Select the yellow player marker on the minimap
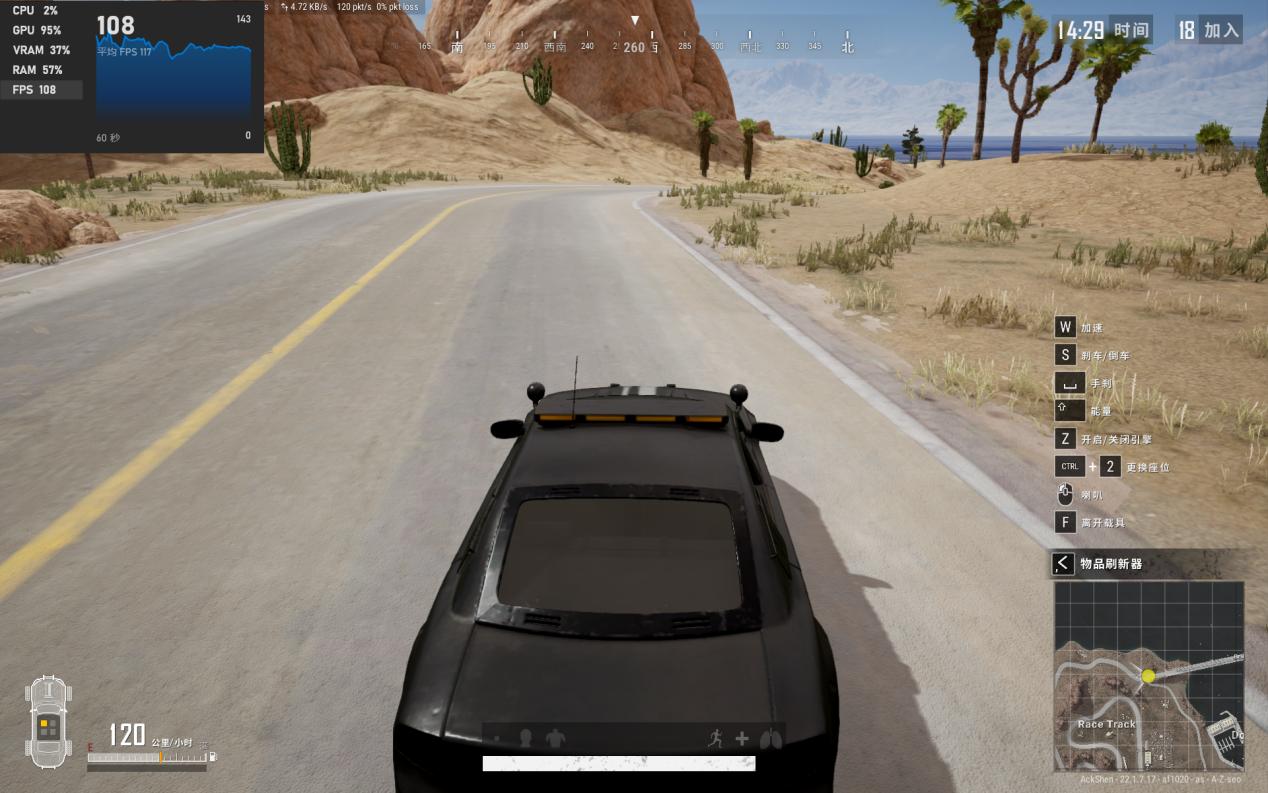This screenshot has height=793, width=1268. pyautogui.click(x=1148, y=676)
